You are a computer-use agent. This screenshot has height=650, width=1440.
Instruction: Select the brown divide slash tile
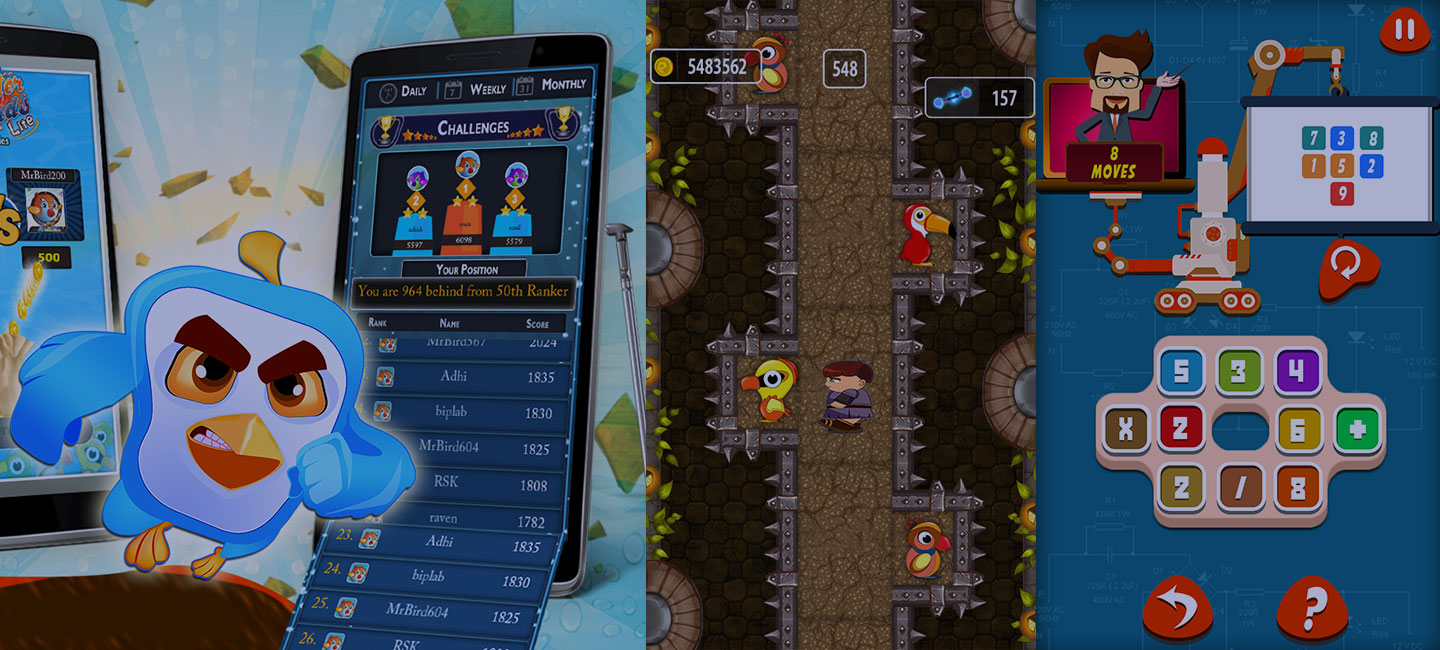pyautogui.click(x=1240, y=488)
